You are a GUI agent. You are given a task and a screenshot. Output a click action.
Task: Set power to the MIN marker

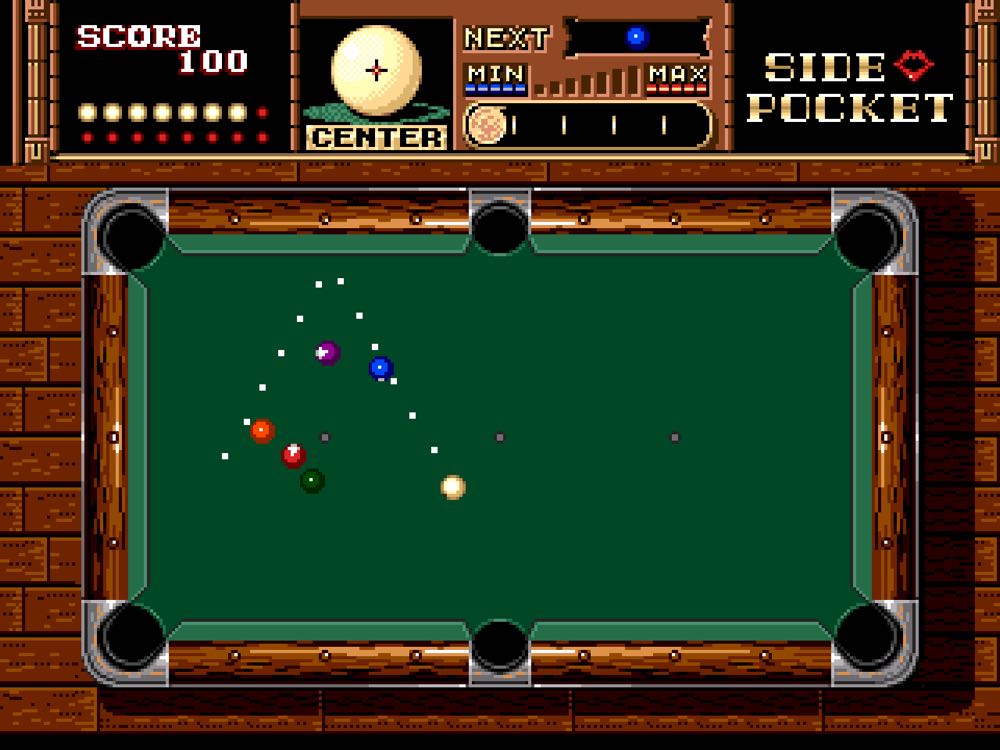(496, 76)
